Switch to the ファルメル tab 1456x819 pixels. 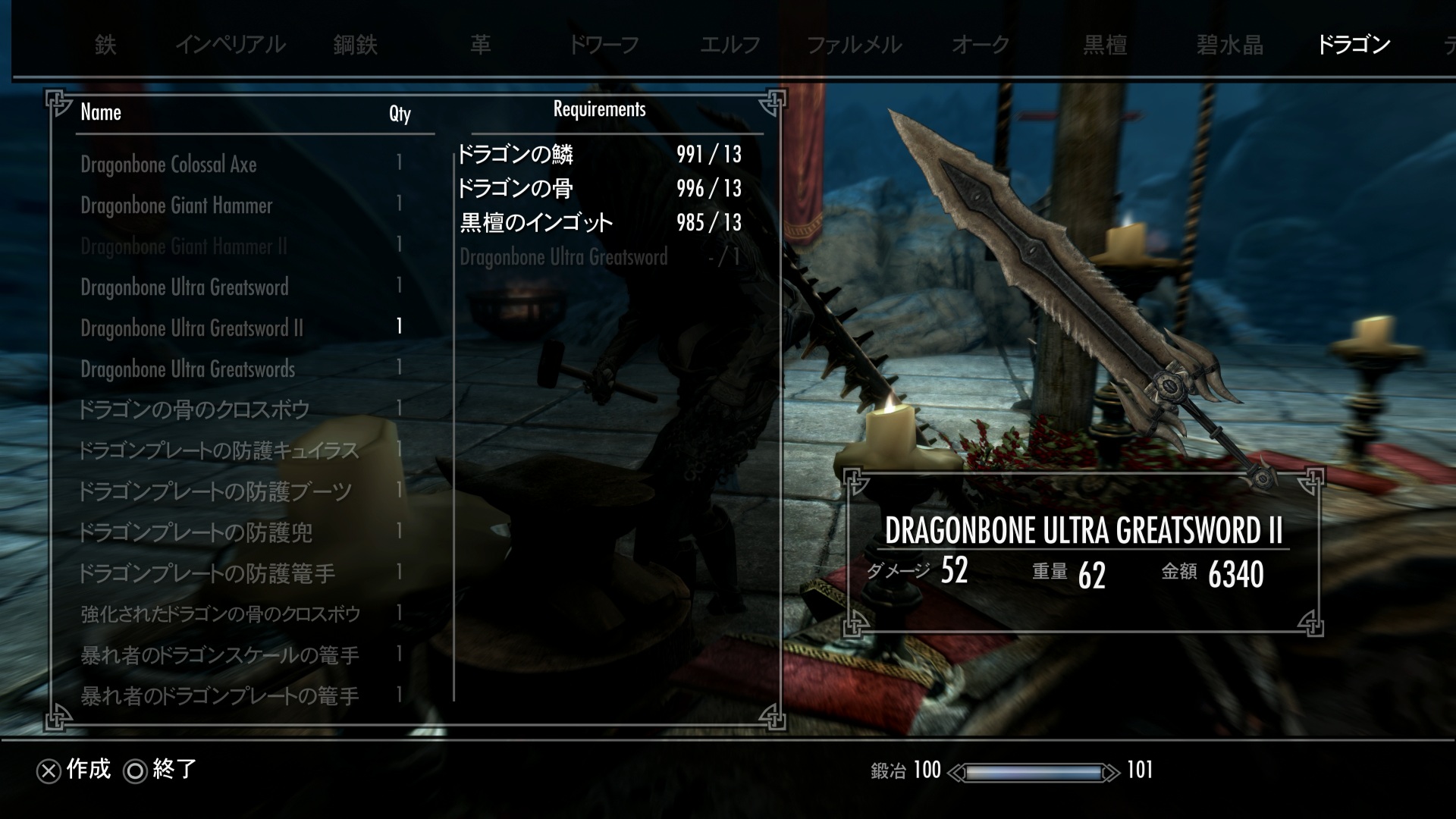pyautogui.click(x=854, y=45)
